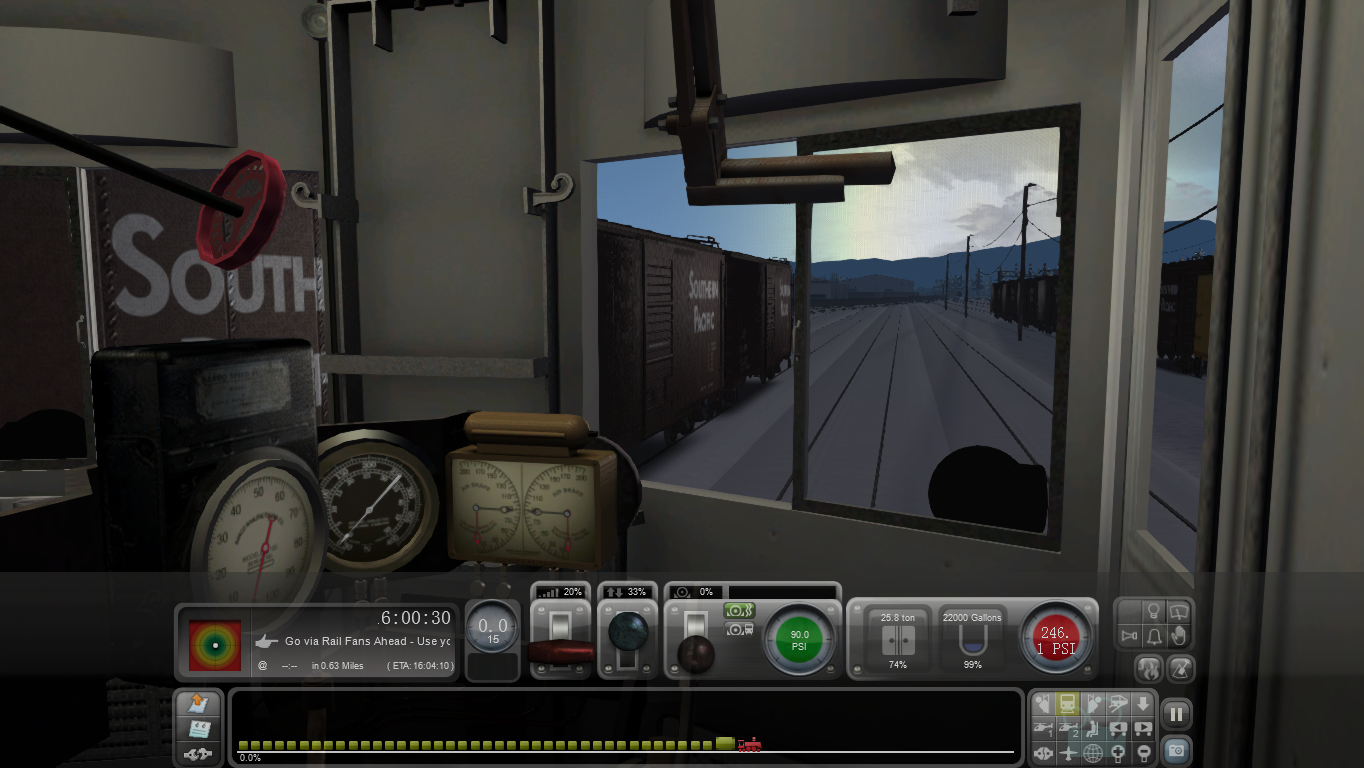Take a screenshot with the camera button
This screenshot has width=1364, height=768.
[1176, 750]
